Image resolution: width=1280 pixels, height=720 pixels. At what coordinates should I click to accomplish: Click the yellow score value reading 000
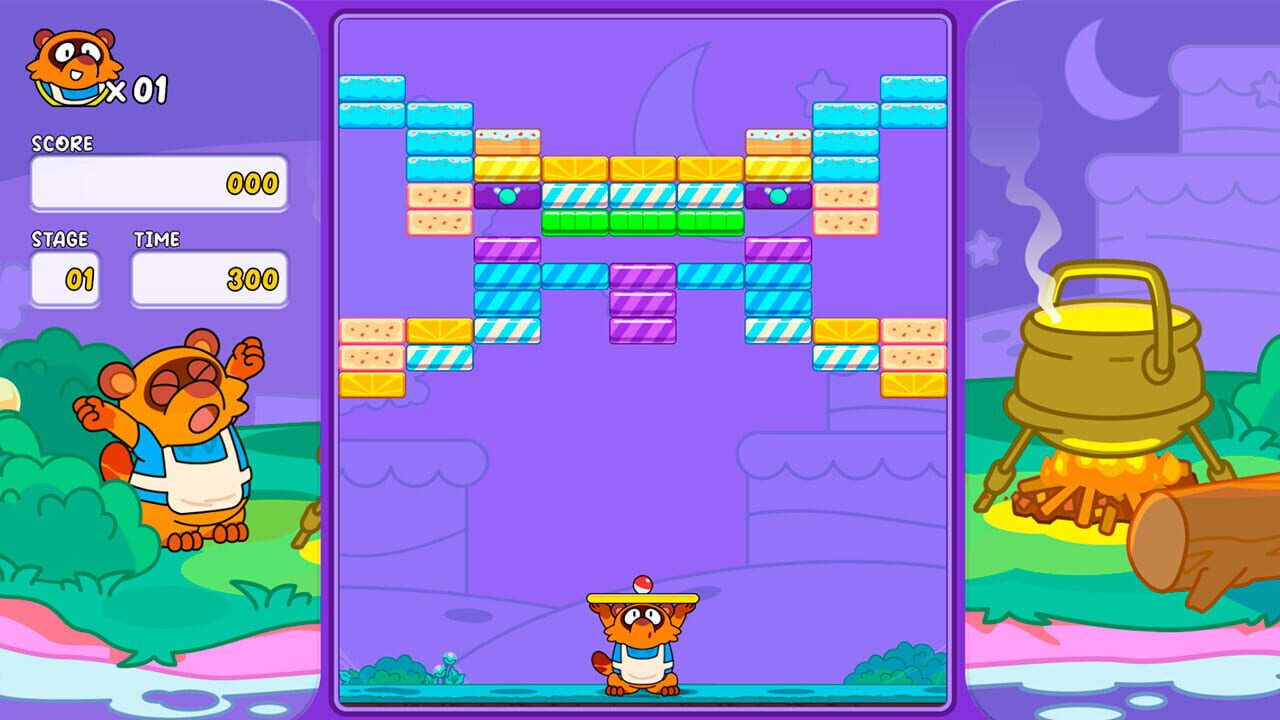pyautogui.click(x=255, y=185)
